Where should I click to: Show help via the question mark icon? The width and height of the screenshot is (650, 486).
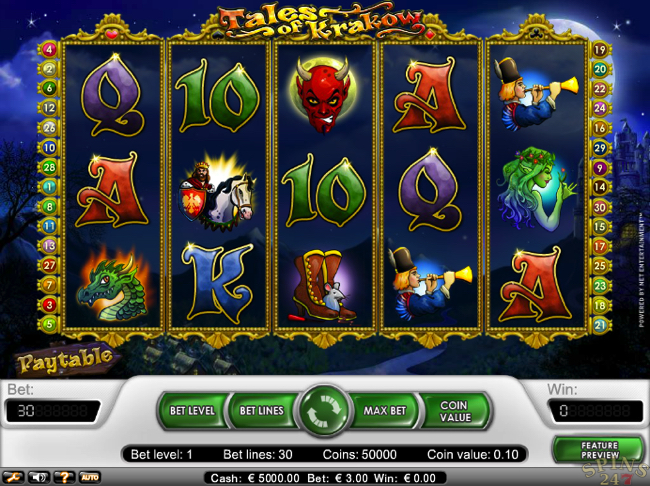pos(64,476)
